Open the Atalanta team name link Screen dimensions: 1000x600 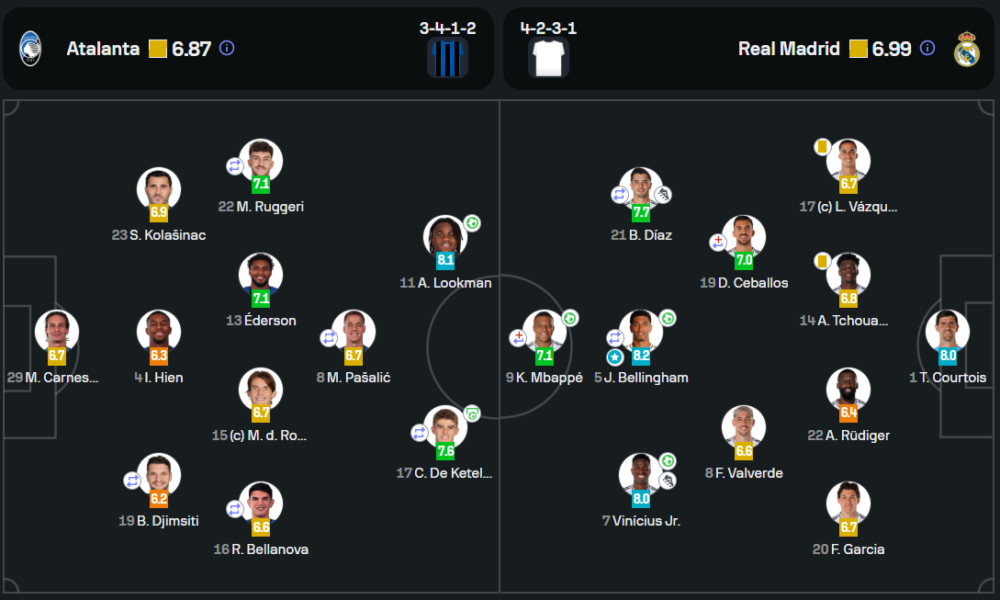tap(103, 48)
